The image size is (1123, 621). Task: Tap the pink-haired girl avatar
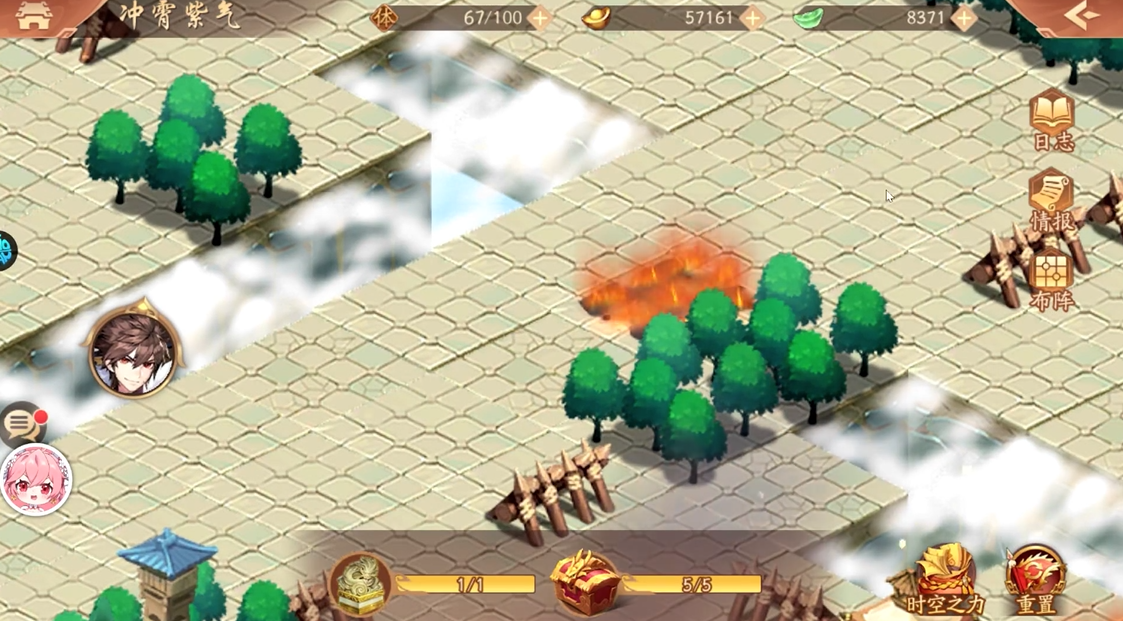point(36,480)
